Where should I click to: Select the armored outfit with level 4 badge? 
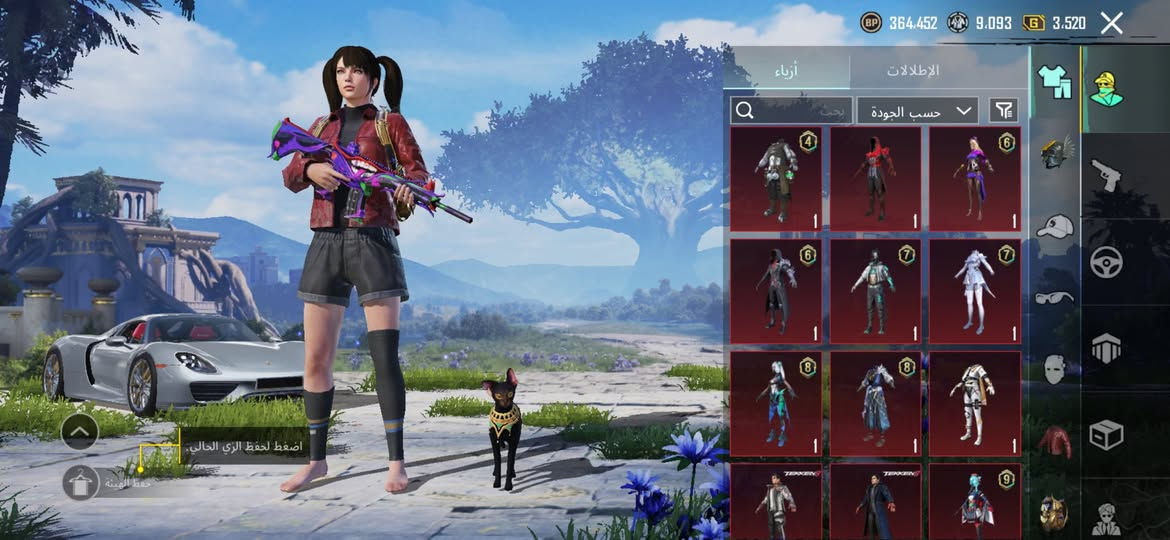[776, 179]
